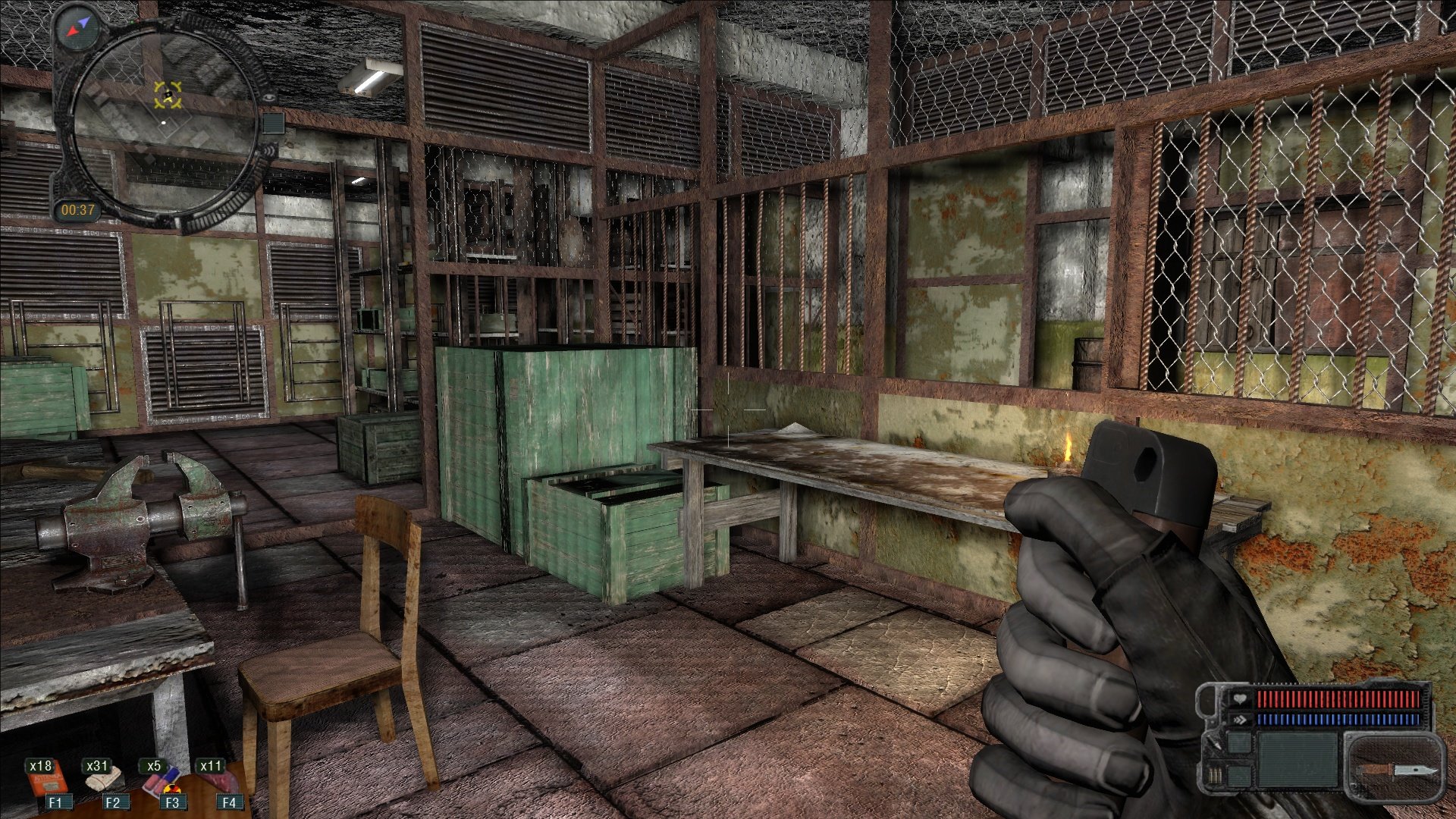Click the yellow objective marker on minimap
Screen dimensions: 1456x819
click(168, 95)
